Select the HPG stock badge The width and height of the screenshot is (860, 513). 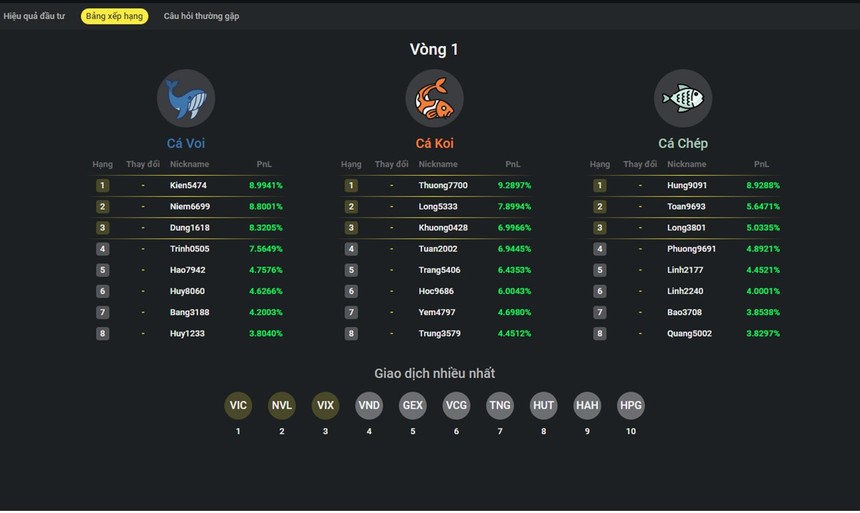(631, 405)
